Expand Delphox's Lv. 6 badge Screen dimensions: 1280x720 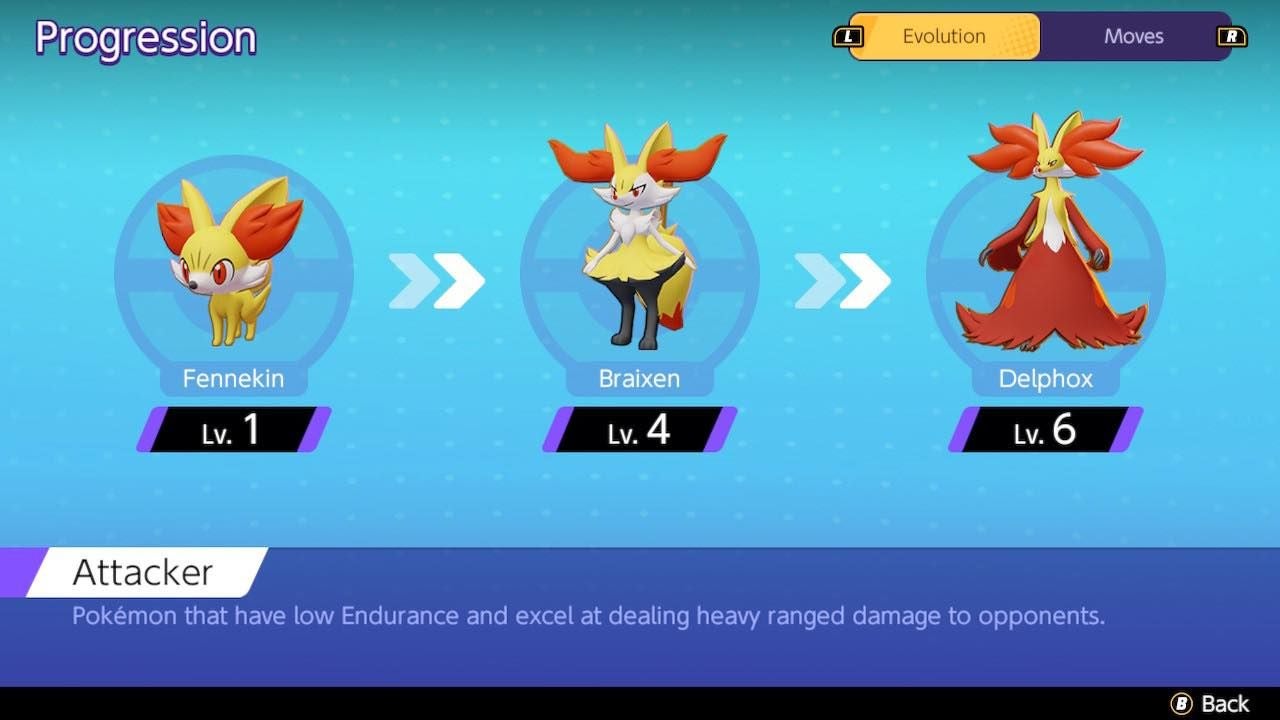click(1044, 432)
